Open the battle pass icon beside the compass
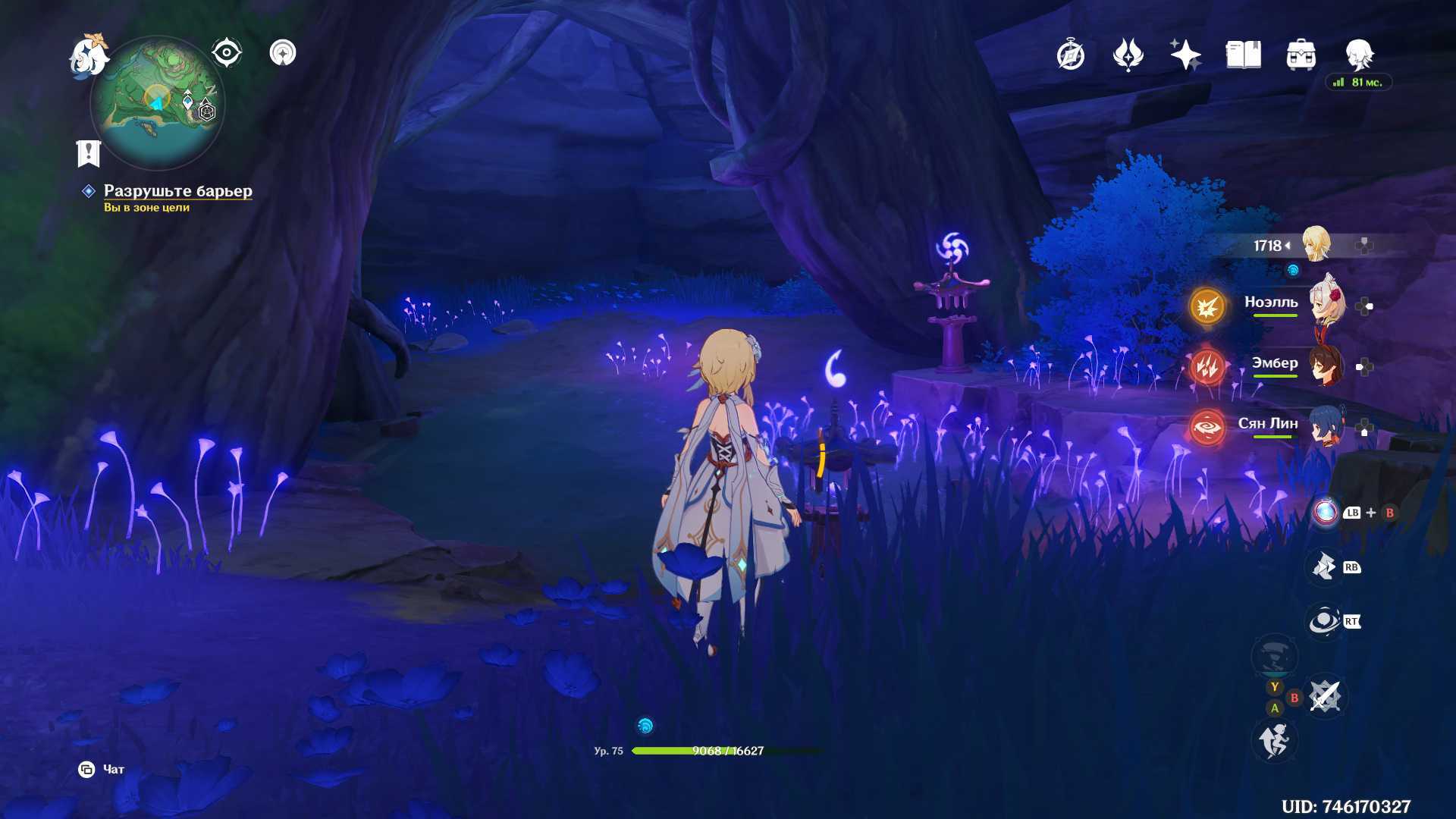 [x=1128, y=55]
